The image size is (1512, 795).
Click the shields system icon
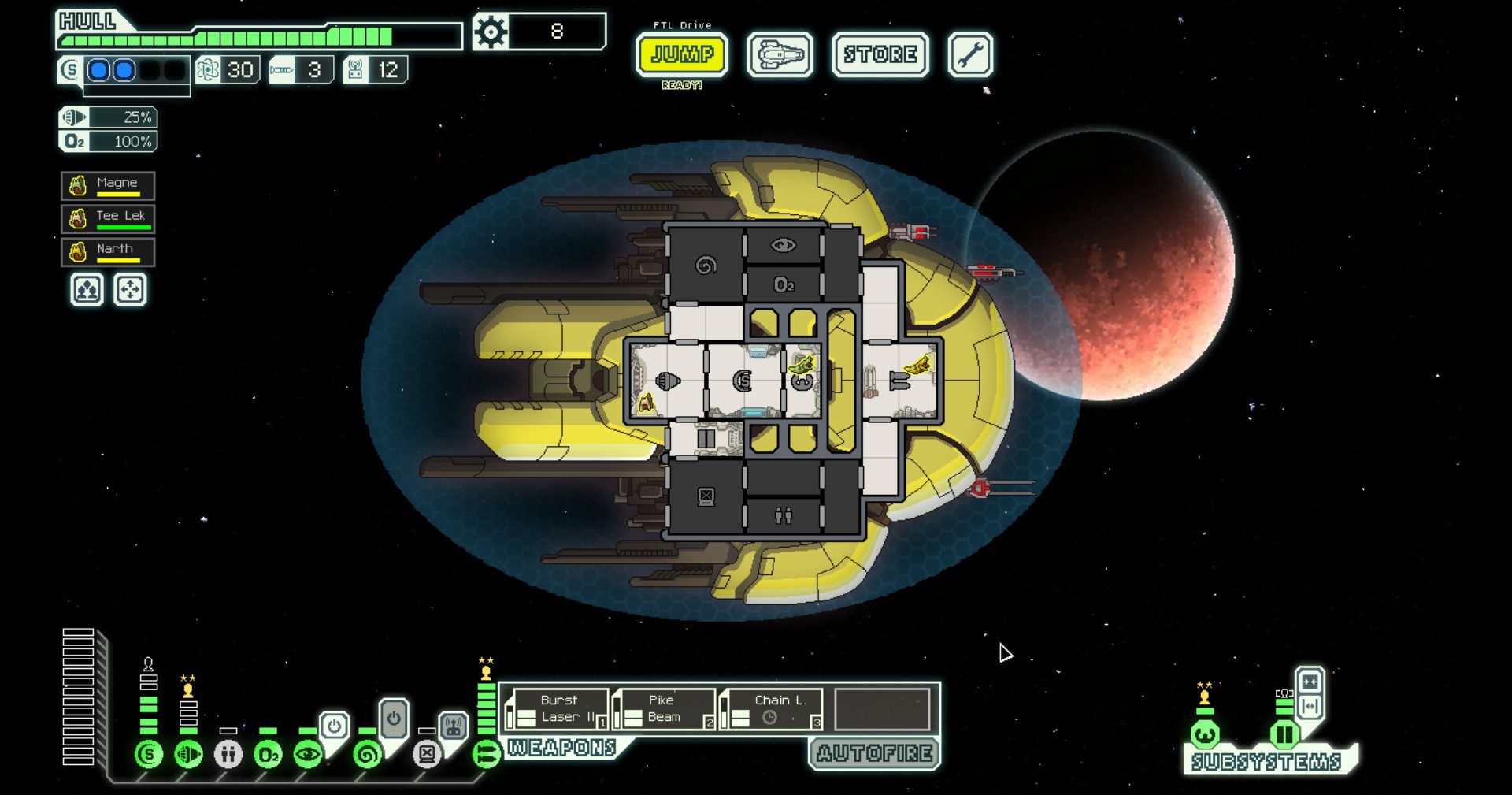point(148,754)
